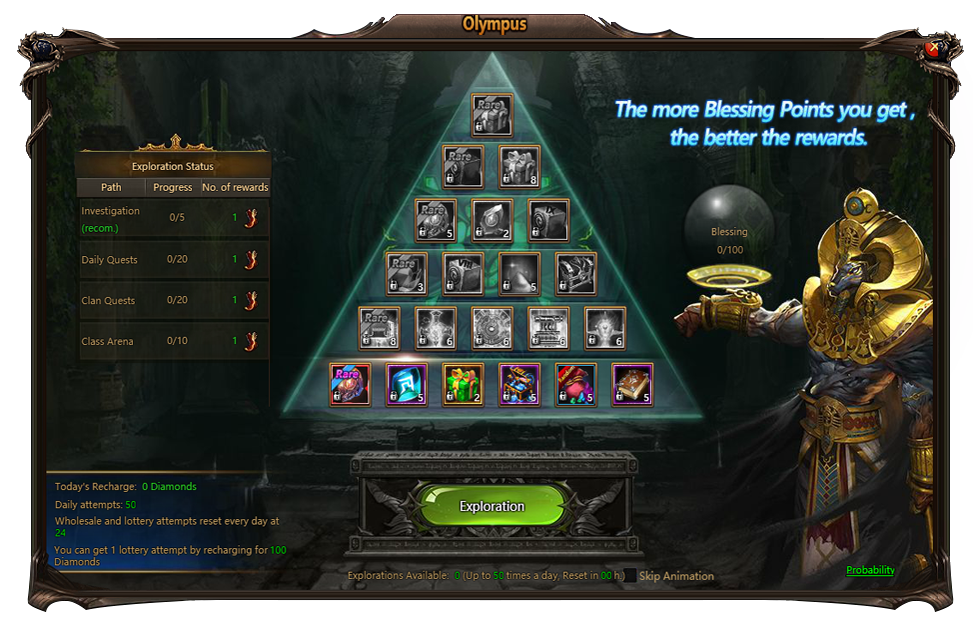
Task: Inspect the colored Rare reward in bottom row
Action: (x=350, y=384)
